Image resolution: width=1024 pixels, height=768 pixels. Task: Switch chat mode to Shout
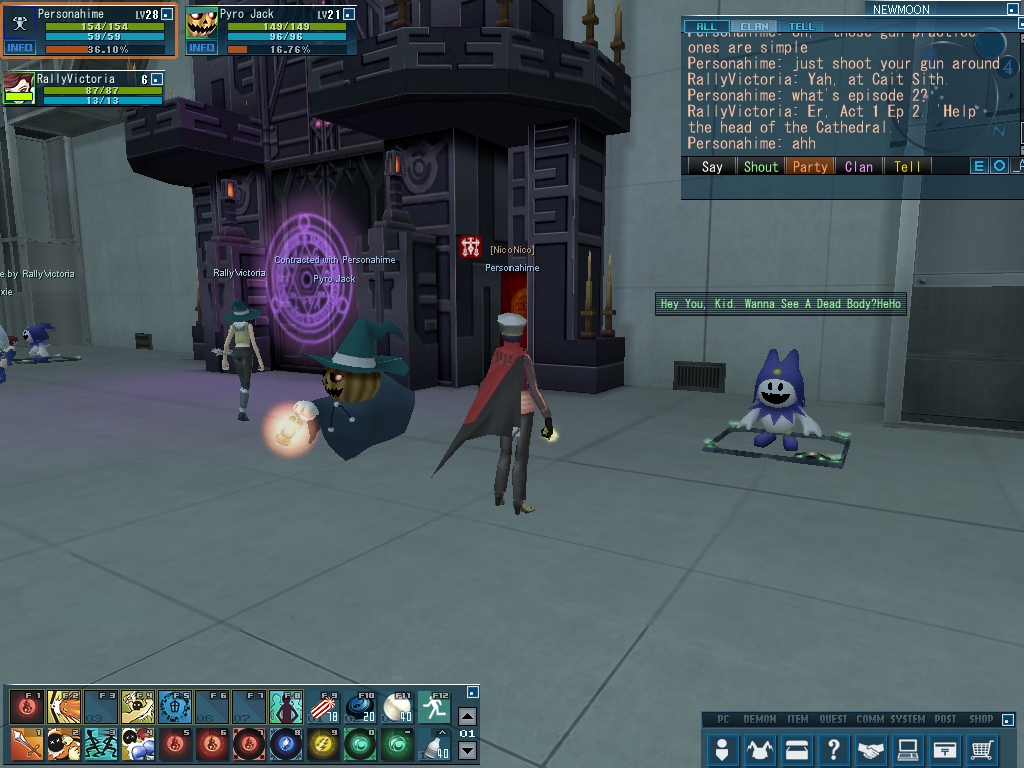tap(760, 167)
